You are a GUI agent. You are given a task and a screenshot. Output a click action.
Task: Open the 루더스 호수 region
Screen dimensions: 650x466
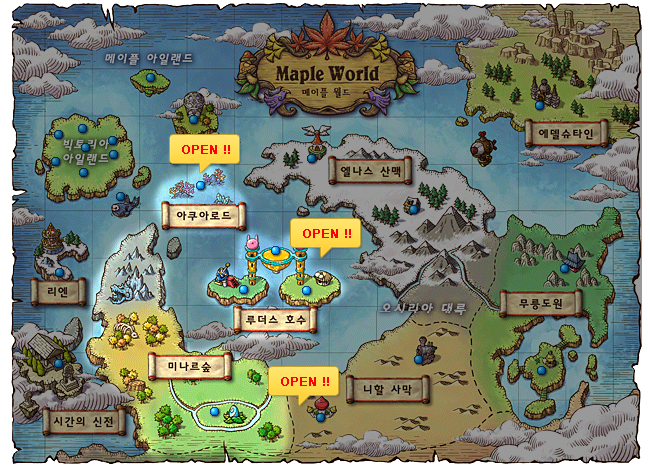coord(273,321)
